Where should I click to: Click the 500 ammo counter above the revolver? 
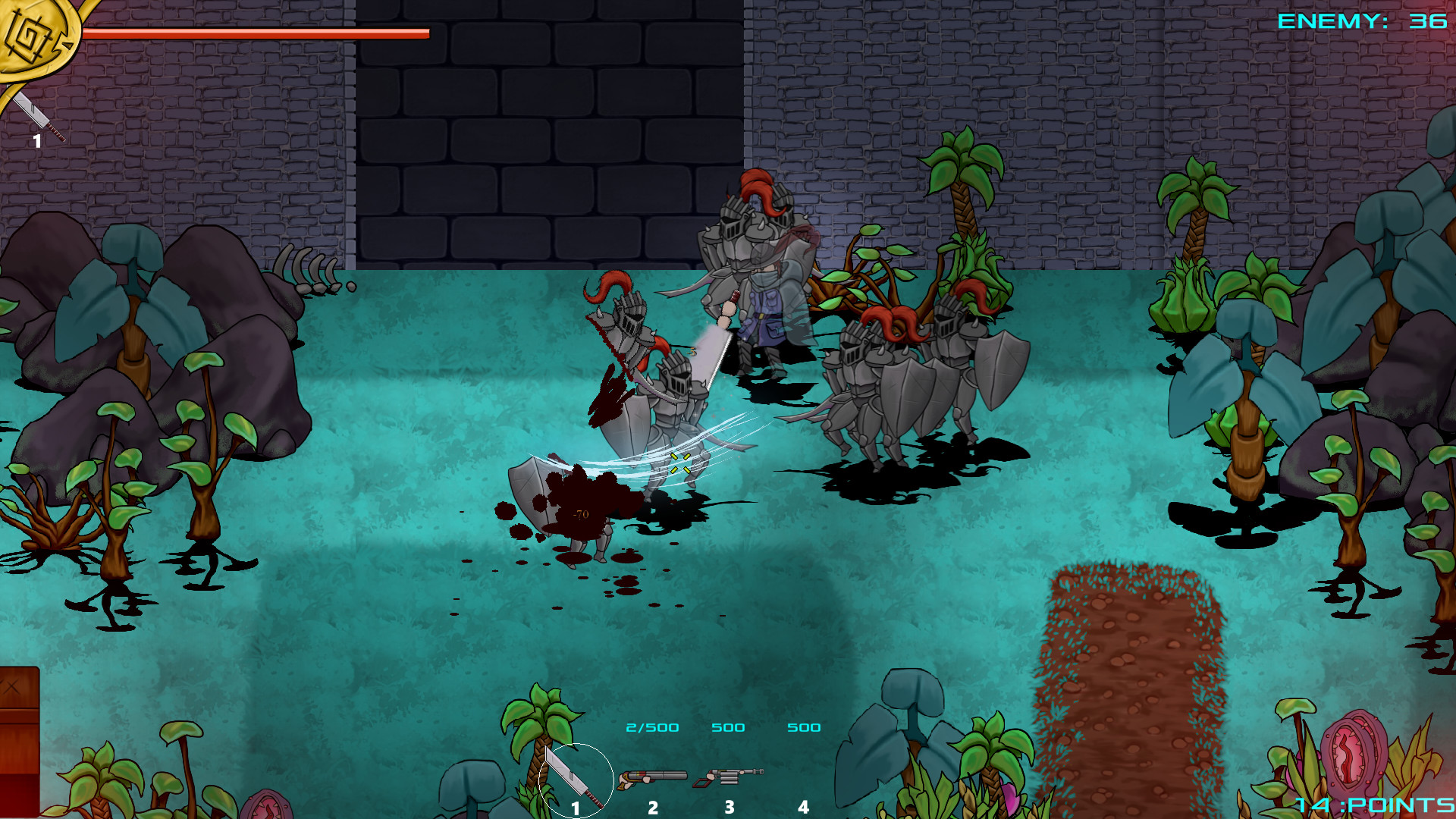click(728, 726)
